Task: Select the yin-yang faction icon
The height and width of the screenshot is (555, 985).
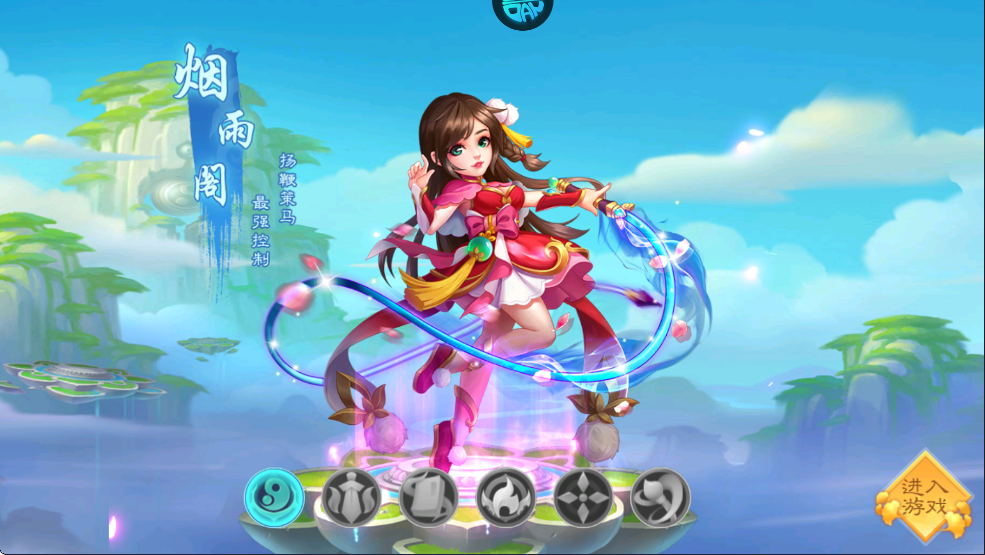Action: pos(274,497)
